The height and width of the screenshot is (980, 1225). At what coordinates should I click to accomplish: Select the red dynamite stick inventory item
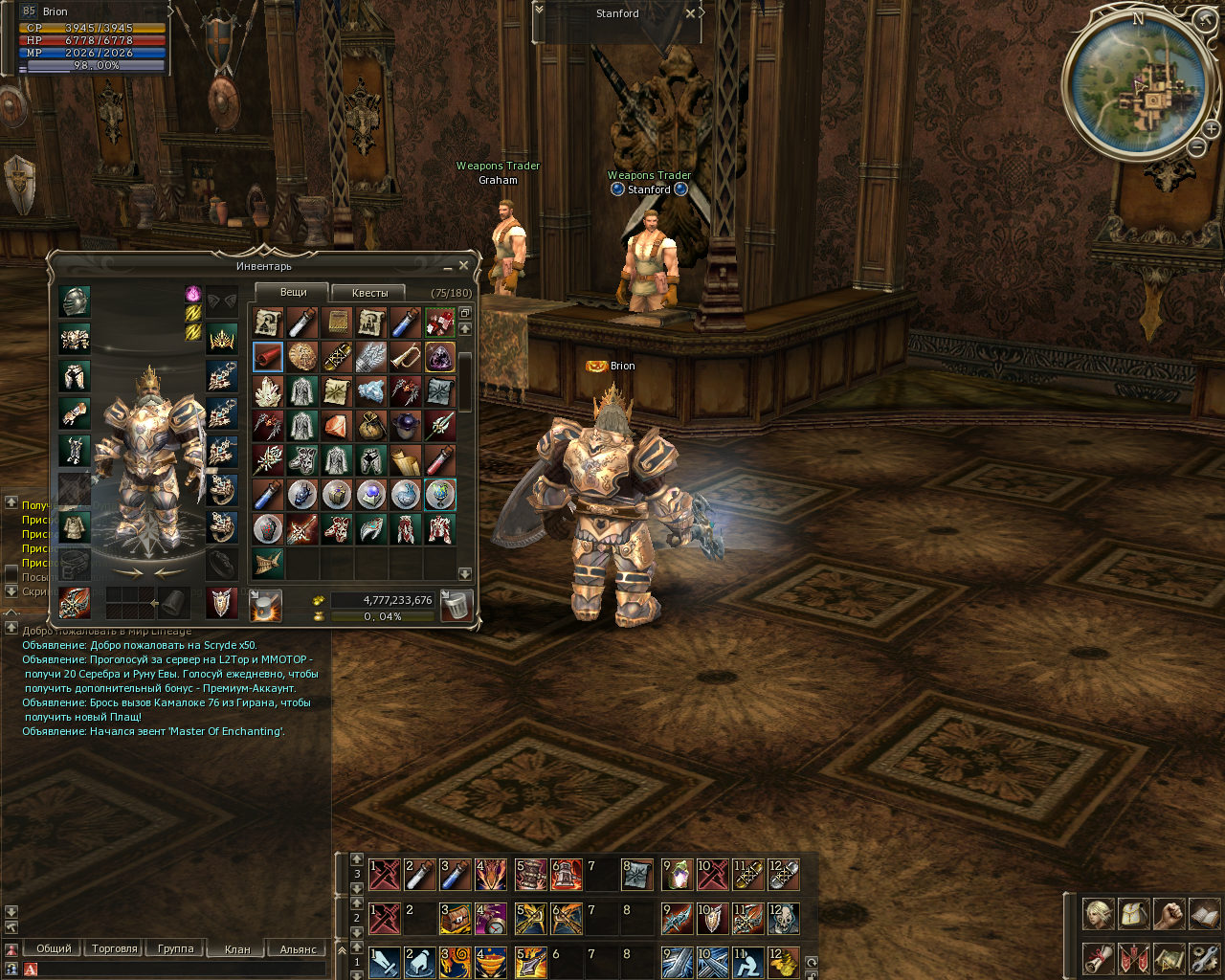pyautogui.click(x=268, y=357)
